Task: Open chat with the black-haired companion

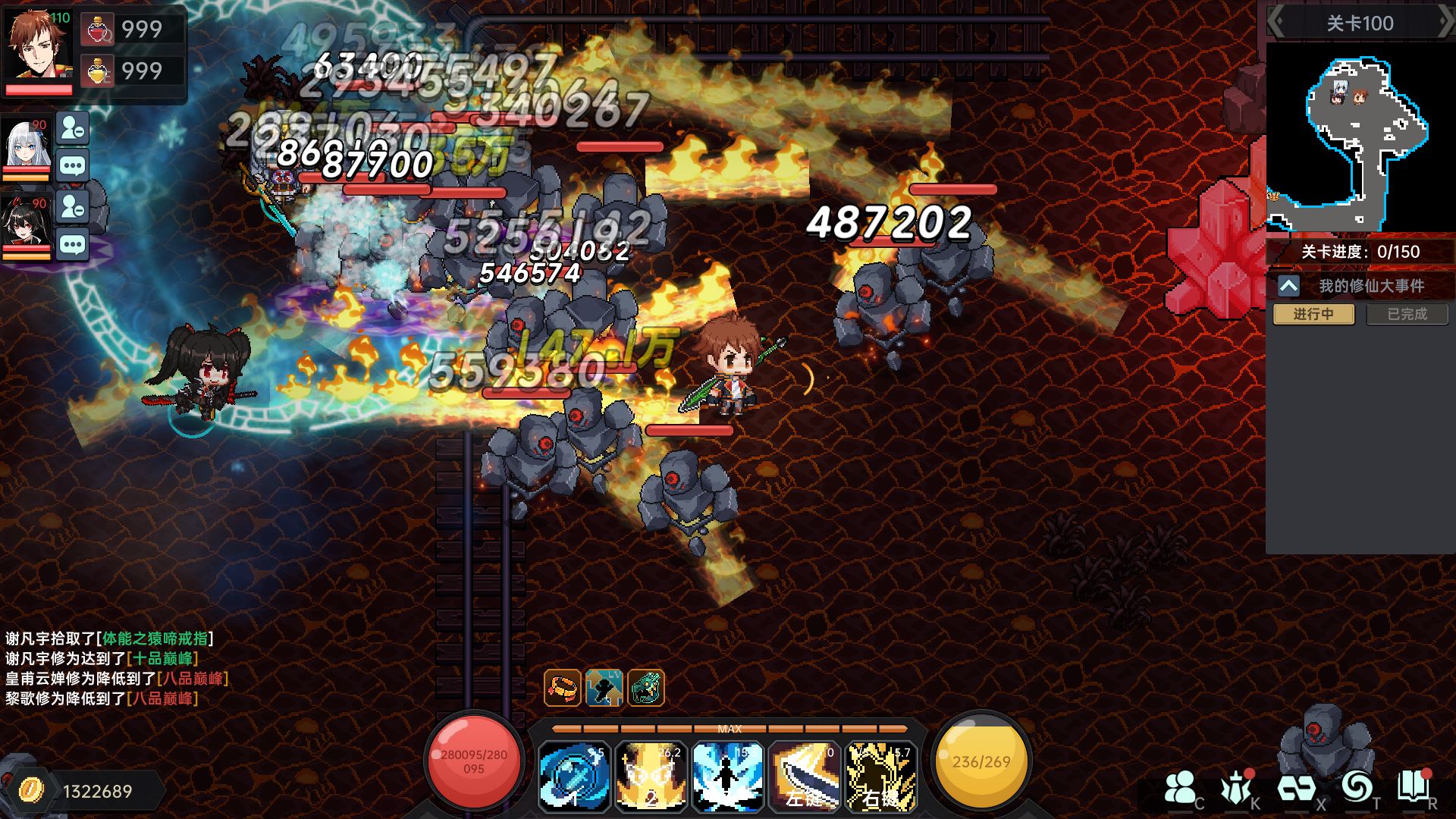Action: (x=73, y=245)
